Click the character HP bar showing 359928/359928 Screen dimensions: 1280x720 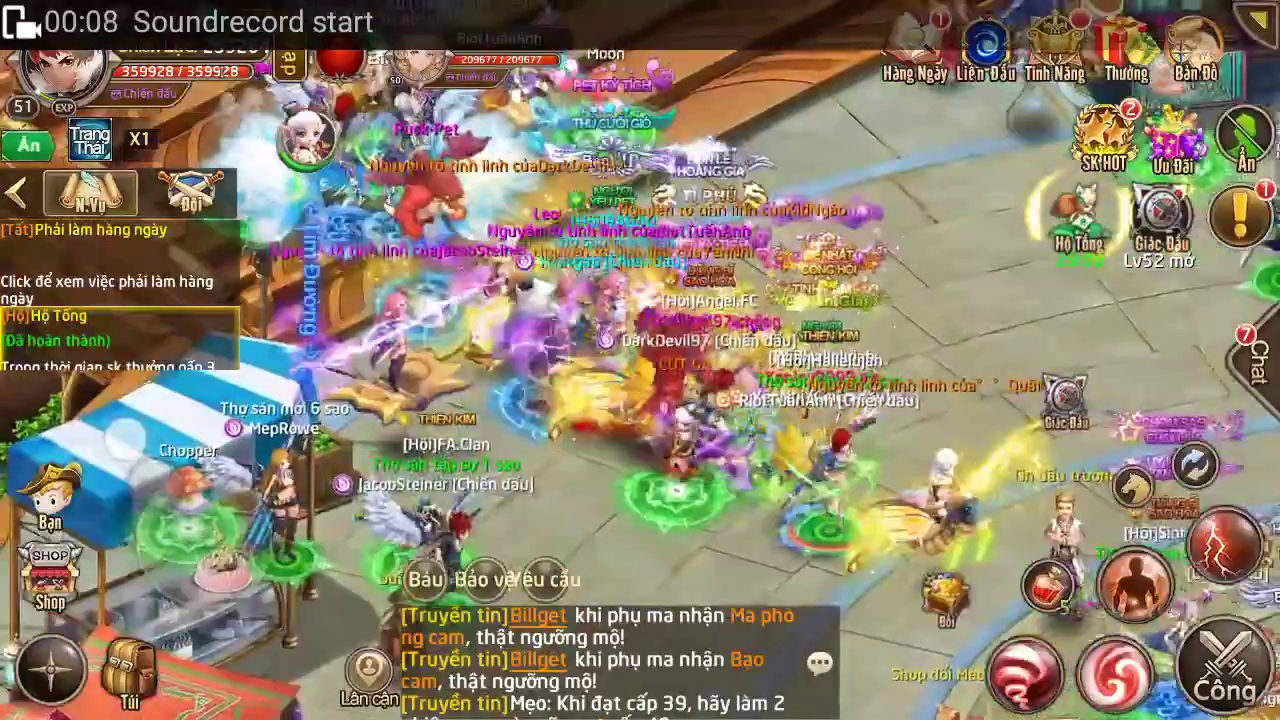(180, 72)
